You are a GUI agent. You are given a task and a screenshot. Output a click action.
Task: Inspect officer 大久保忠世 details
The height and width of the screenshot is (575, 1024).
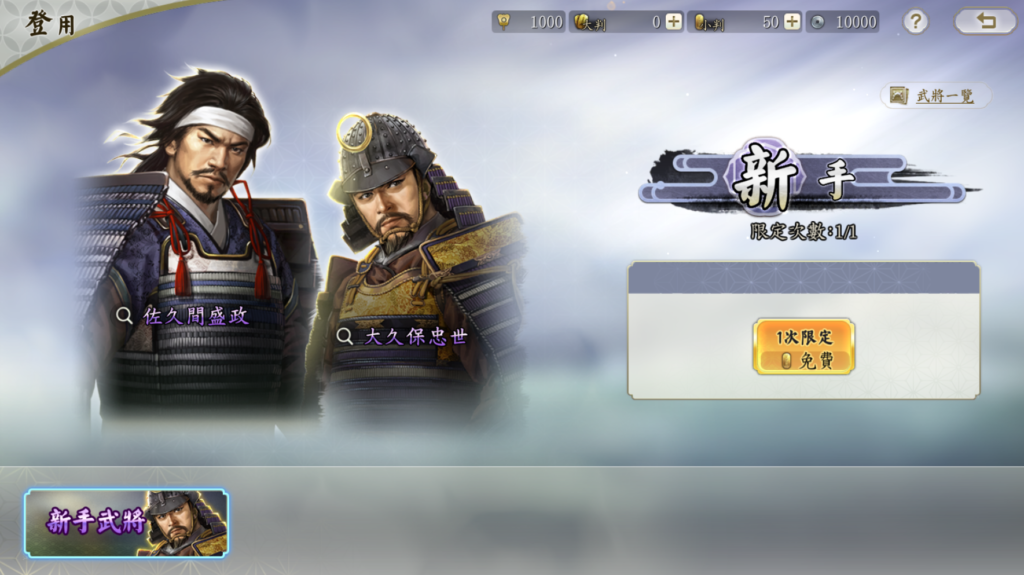(402, 336)
